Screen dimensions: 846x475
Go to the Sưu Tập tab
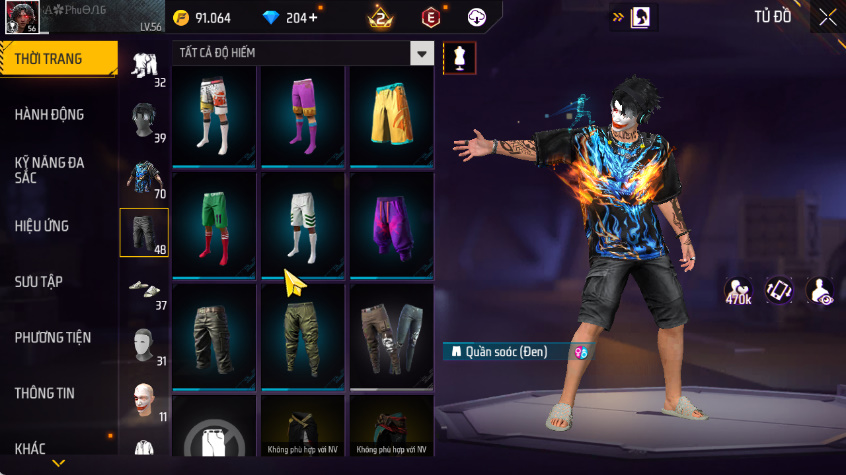40,281
